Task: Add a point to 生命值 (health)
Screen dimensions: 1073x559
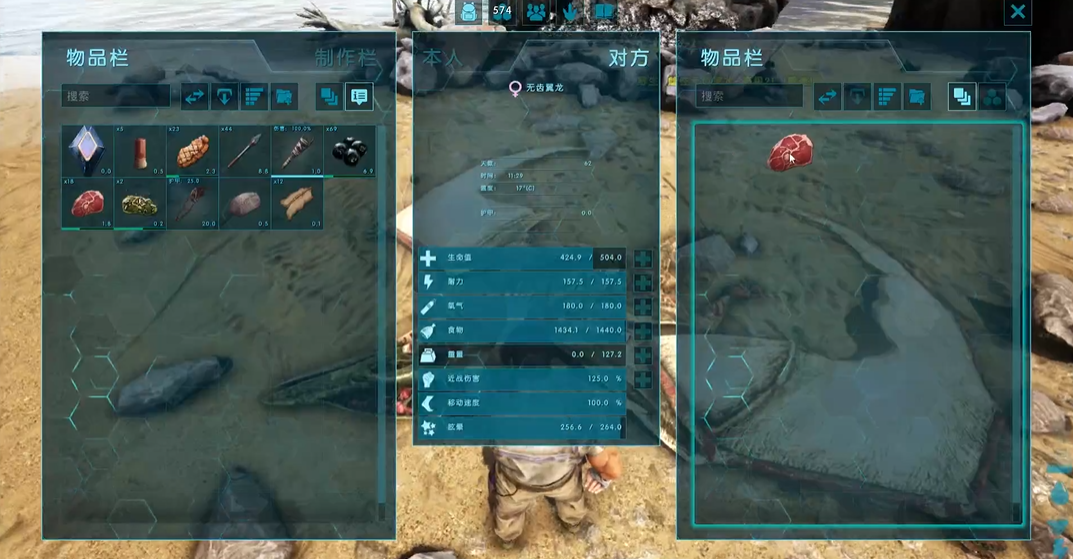Action: click(643, 258)
